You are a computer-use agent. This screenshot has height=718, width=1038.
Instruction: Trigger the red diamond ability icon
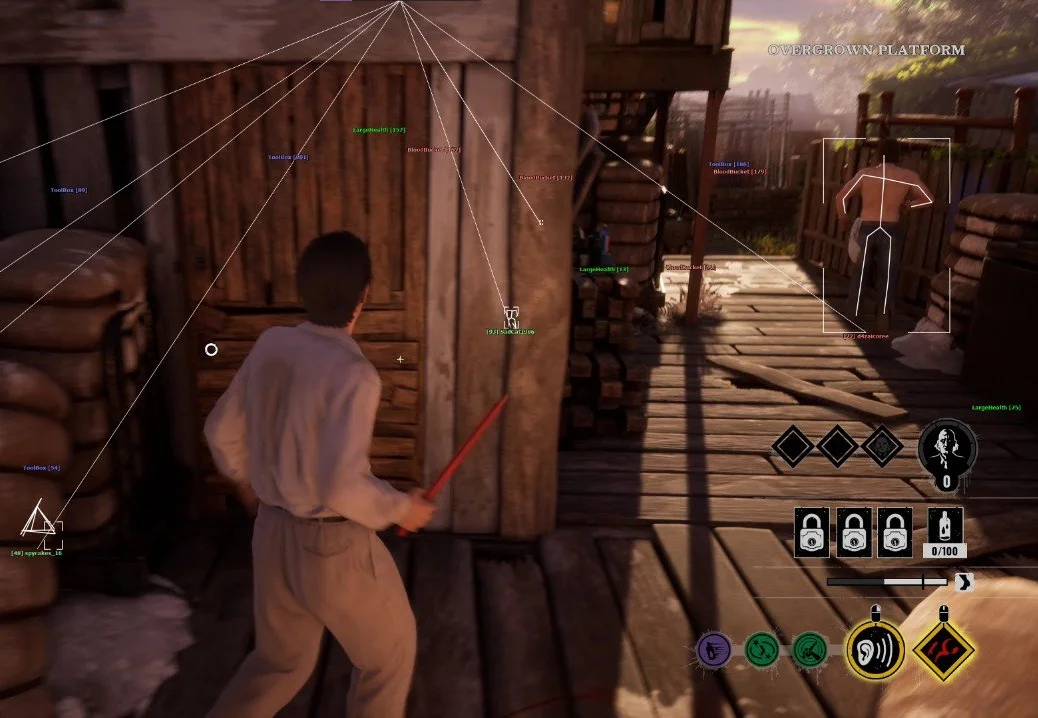[943, 650]
